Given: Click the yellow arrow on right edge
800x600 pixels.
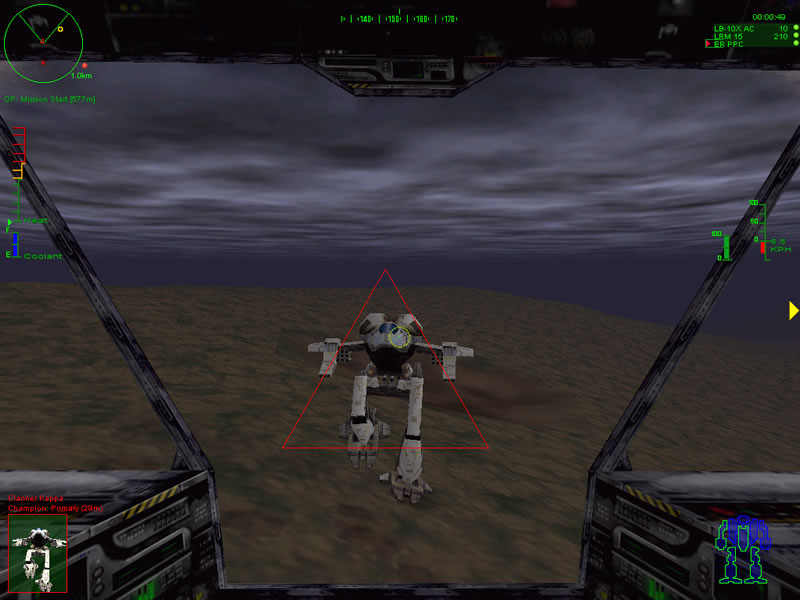Looking at the screenshot, I should tap(793, 311).
